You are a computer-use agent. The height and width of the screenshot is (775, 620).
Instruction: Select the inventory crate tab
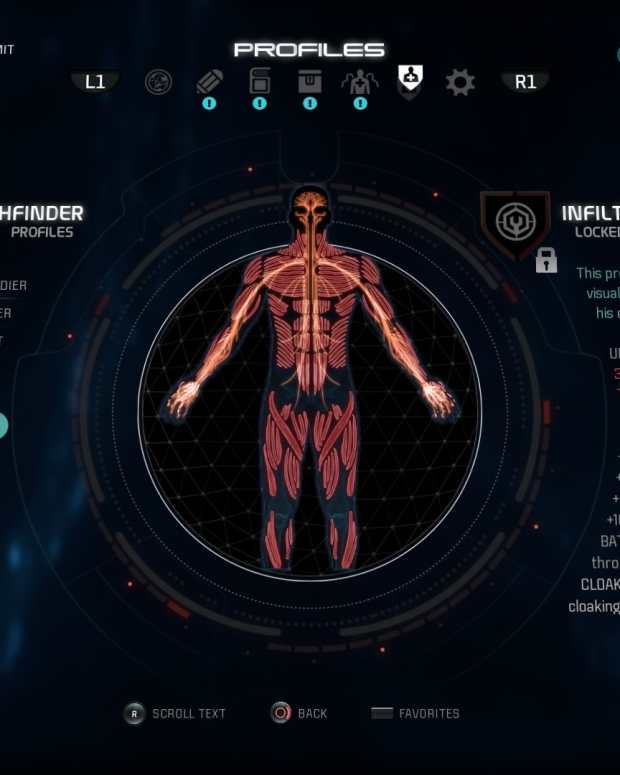point(309,80)
